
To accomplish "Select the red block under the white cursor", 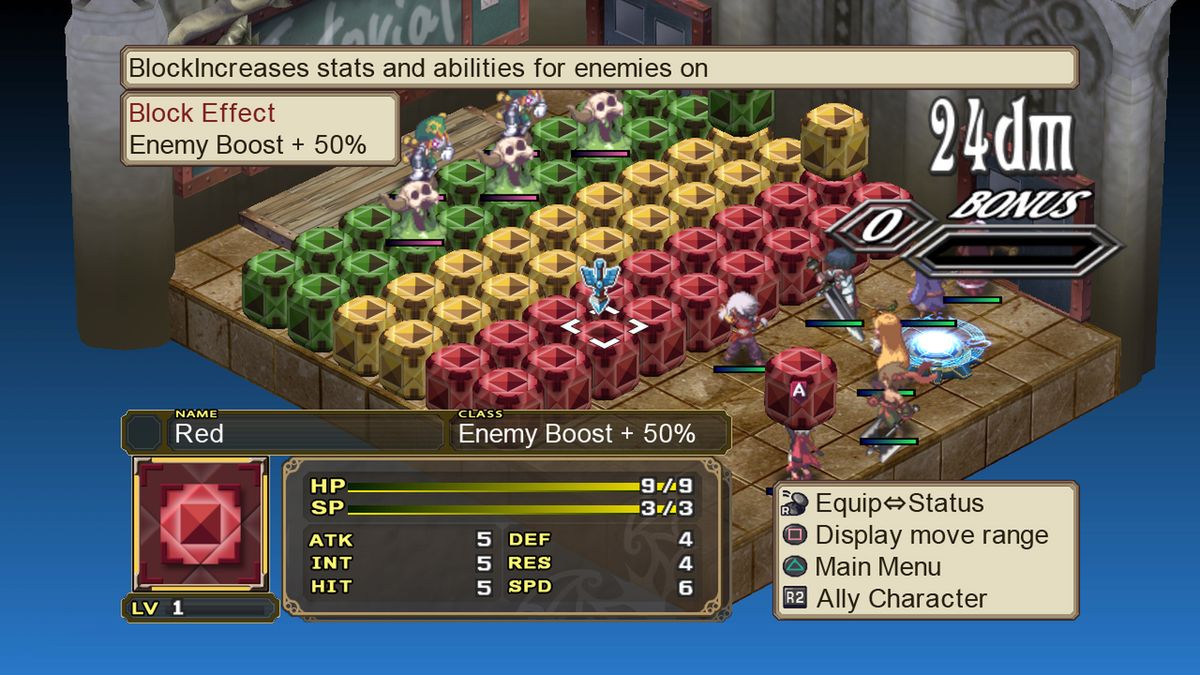I will coord(603,340).
